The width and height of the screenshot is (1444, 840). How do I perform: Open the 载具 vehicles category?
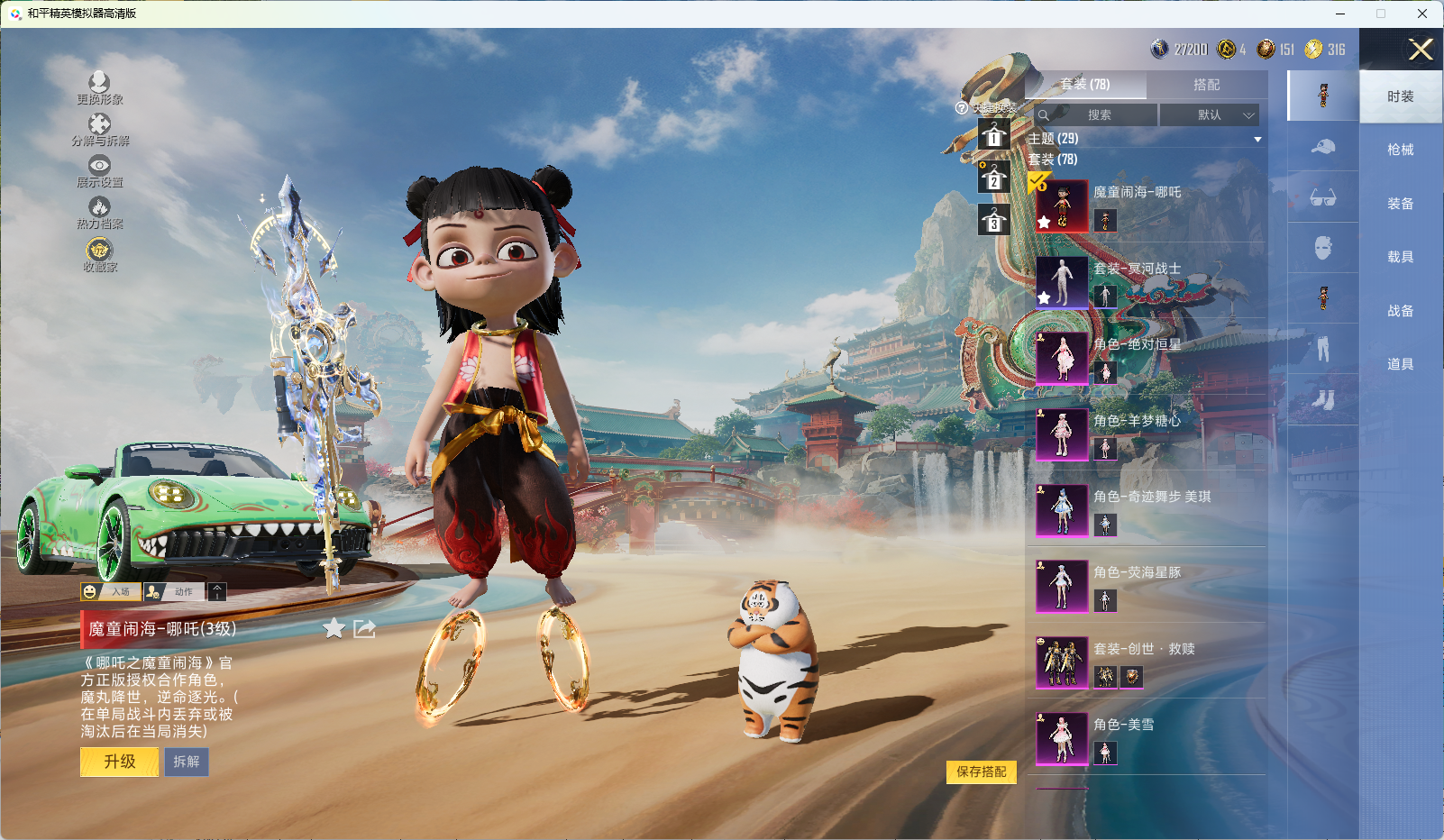coord(1400,257)
